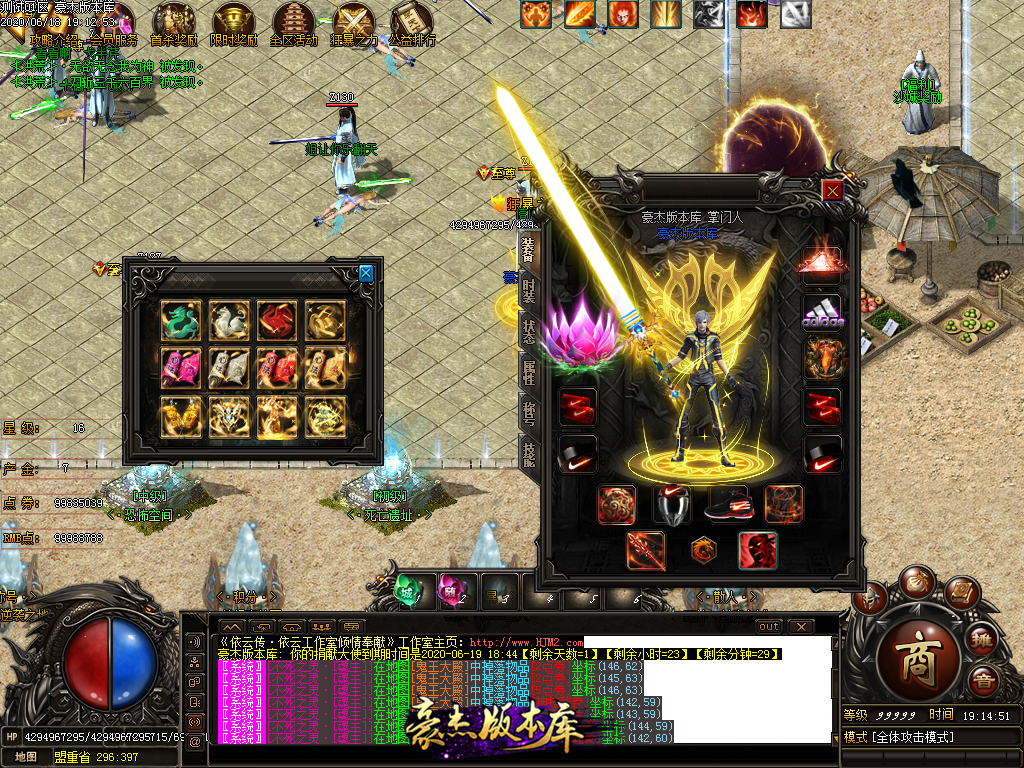
Task: Activate the 狂暴之力 crossed swords icon
Action: [x=353, y=22]
